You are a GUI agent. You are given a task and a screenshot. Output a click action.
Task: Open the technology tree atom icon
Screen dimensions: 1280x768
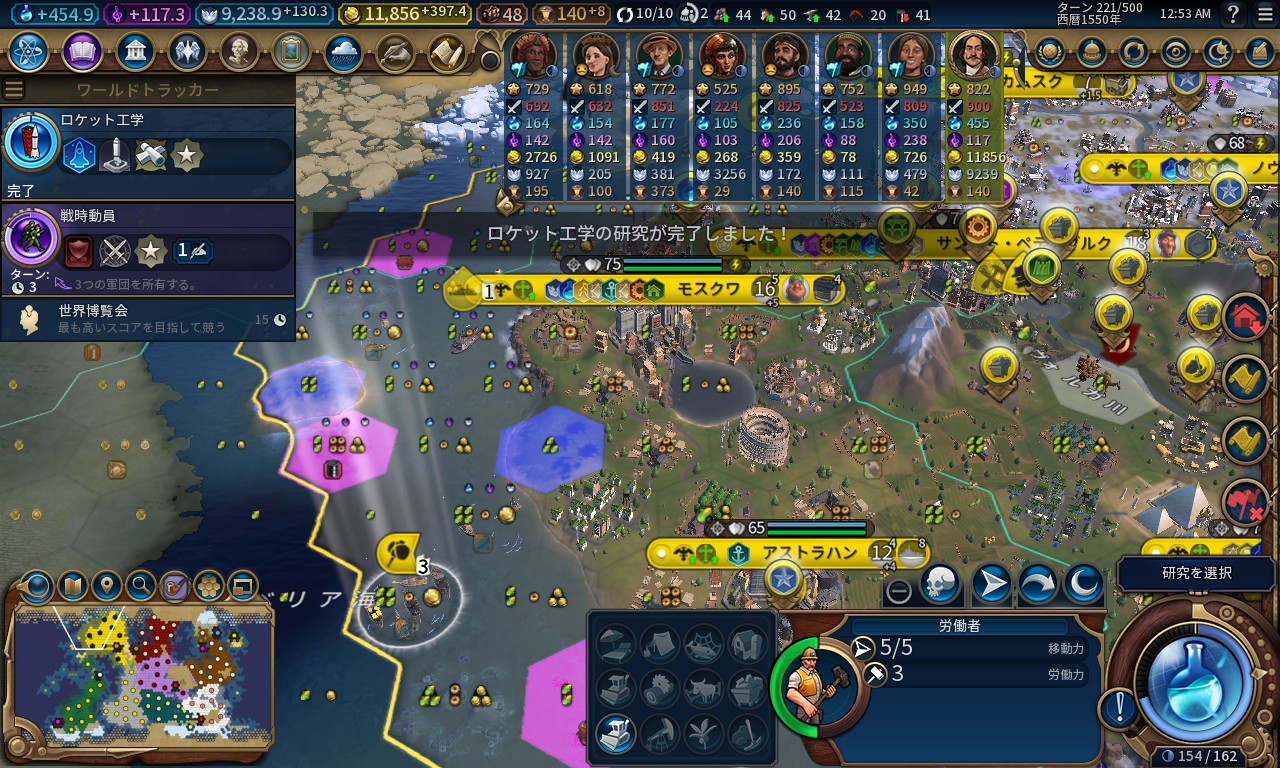(x=28, y=52)
